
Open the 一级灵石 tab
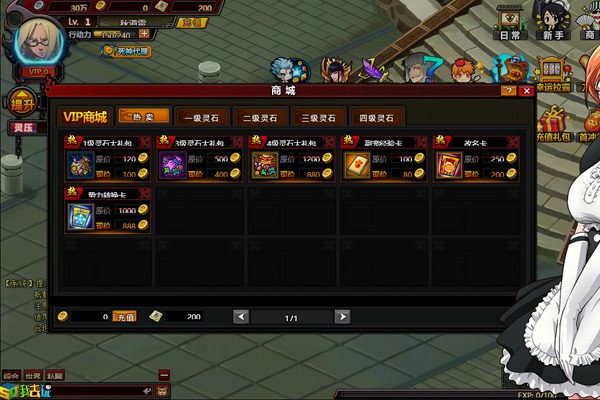click(x=202, y=117)
